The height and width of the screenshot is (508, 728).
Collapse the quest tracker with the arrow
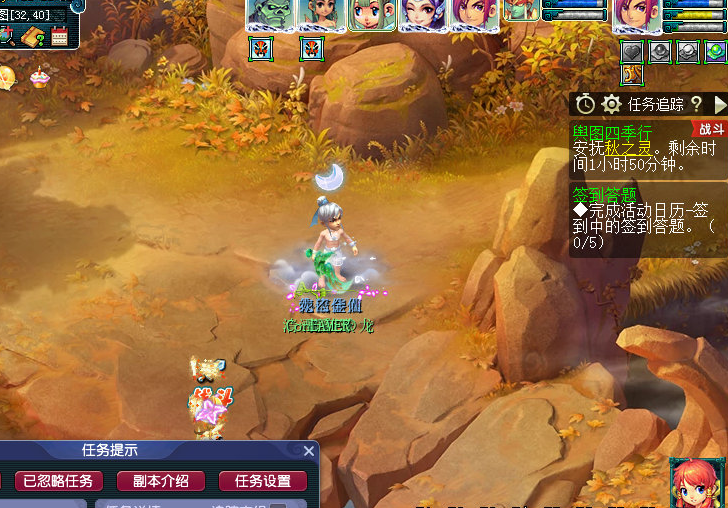pos(719,104)
